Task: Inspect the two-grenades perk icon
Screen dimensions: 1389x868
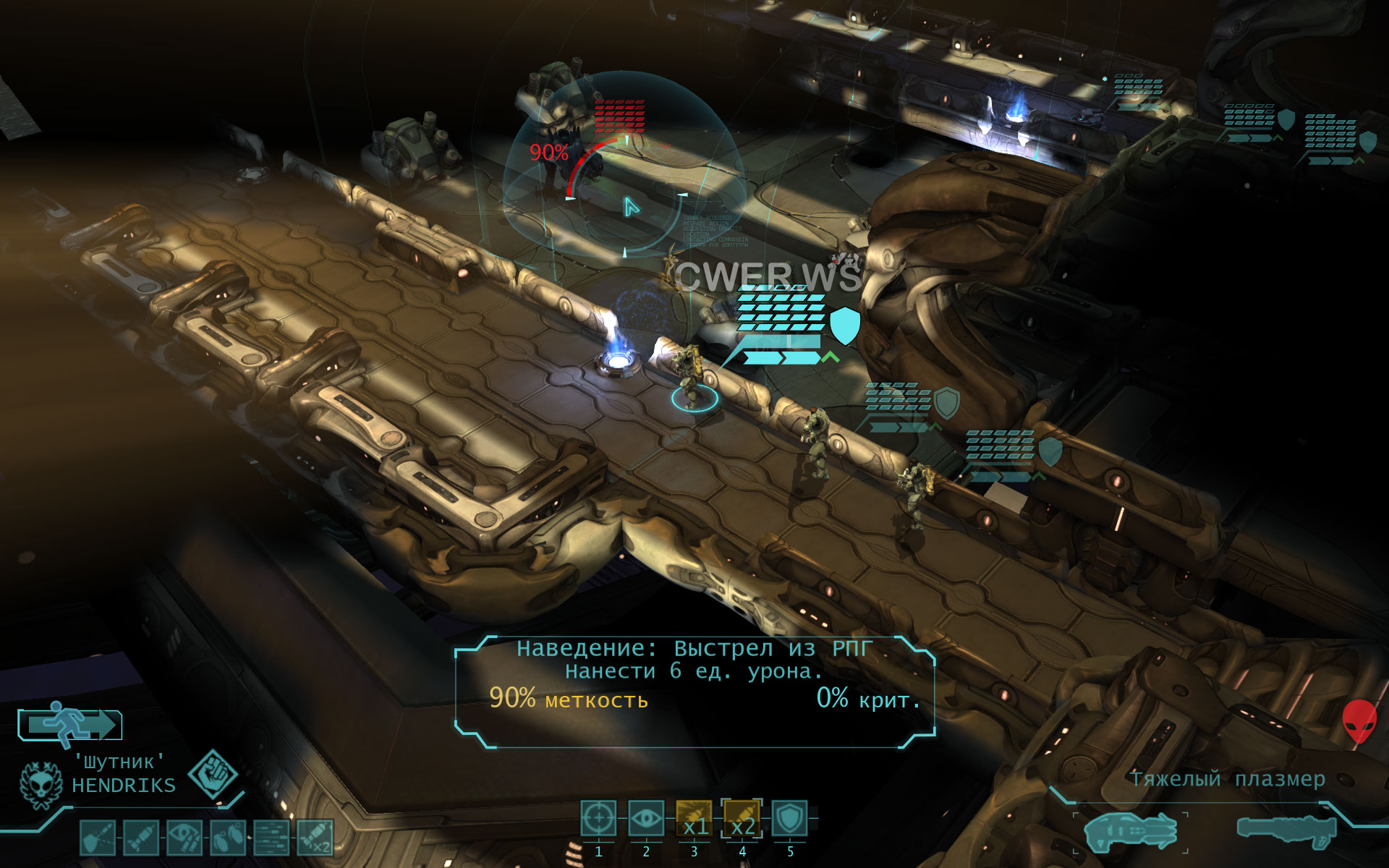Action: pyautogui.click(x=228, y=838)
